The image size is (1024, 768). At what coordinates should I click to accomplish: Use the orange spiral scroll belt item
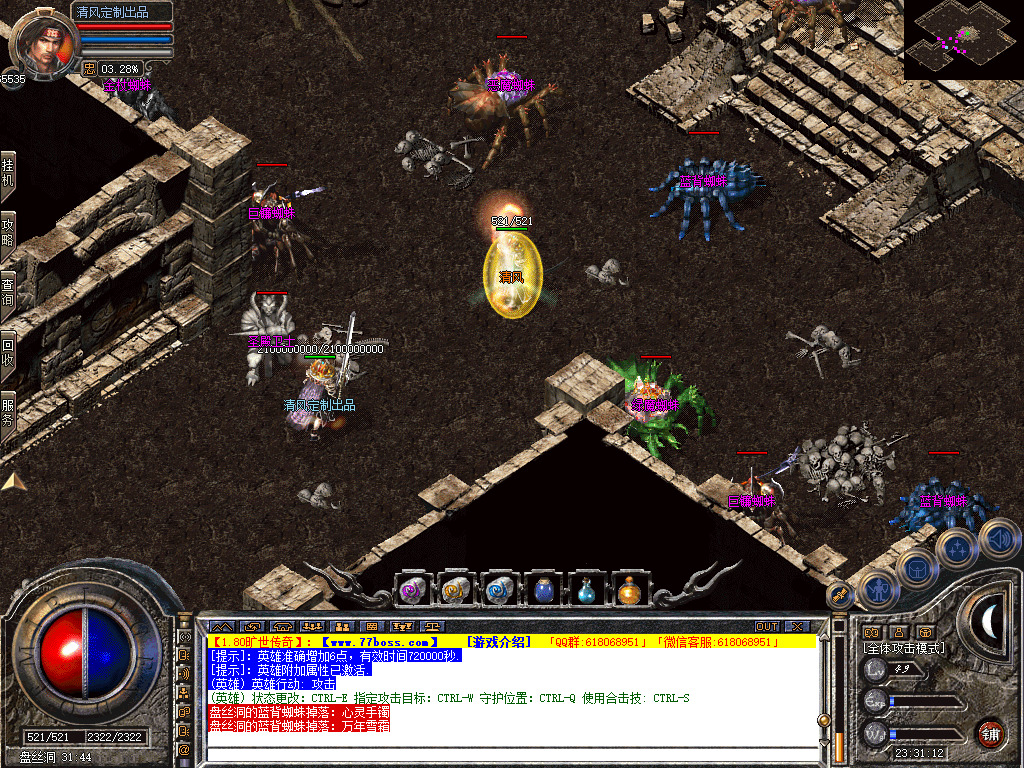pyautogui.click(x=456, y=590)
